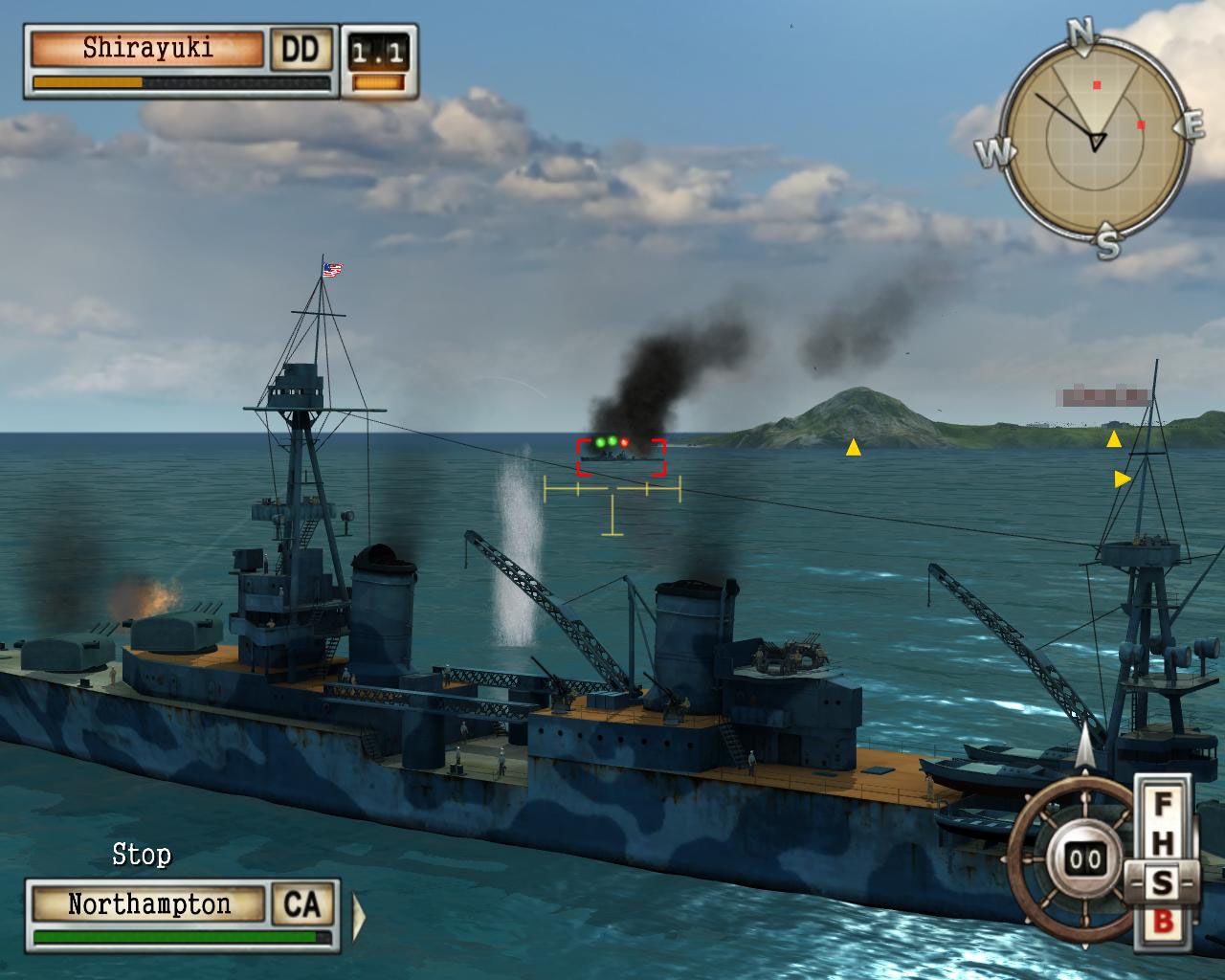This screenshot has width=1225, height=980.
Task: Click the DD target class badge
Action: [301, 49]
